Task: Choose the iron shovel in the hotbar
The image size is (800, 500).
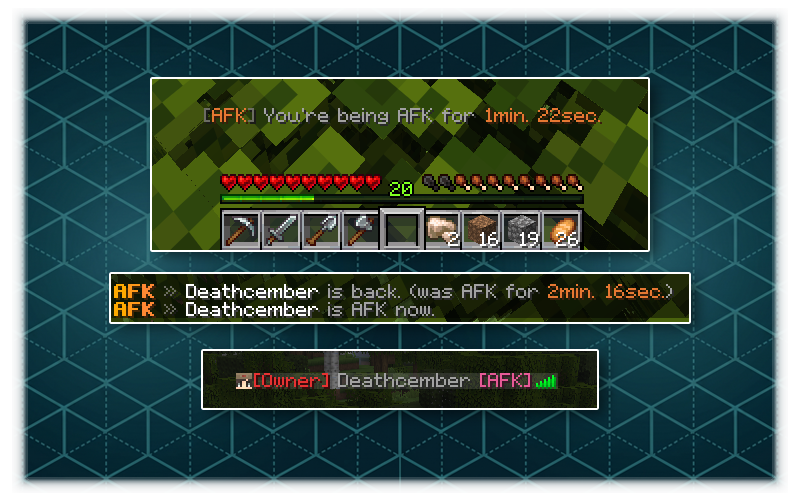Action: point(322,230)
